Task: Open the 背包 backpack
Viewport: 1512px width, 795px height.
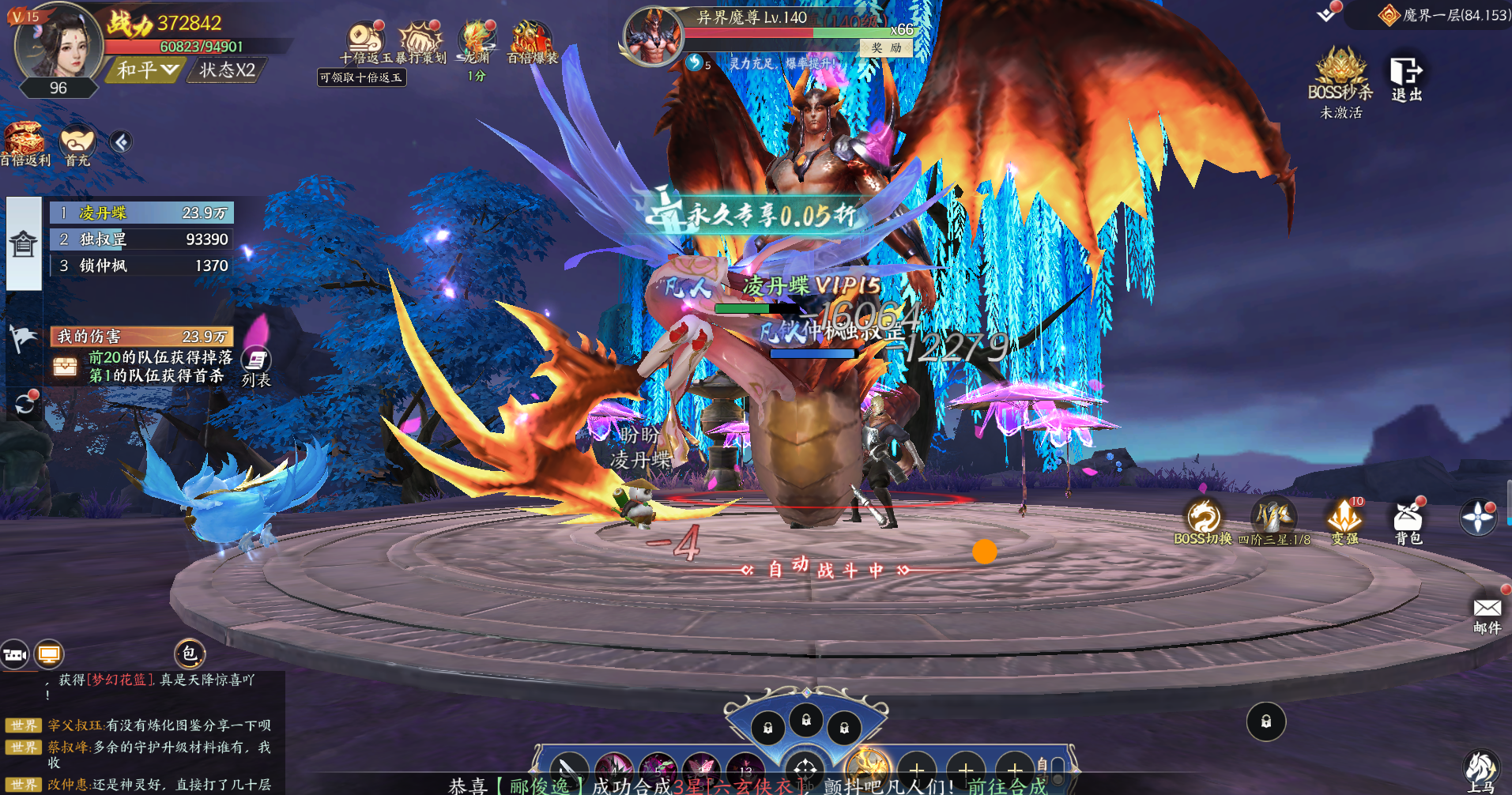Action: [1408, 521]
